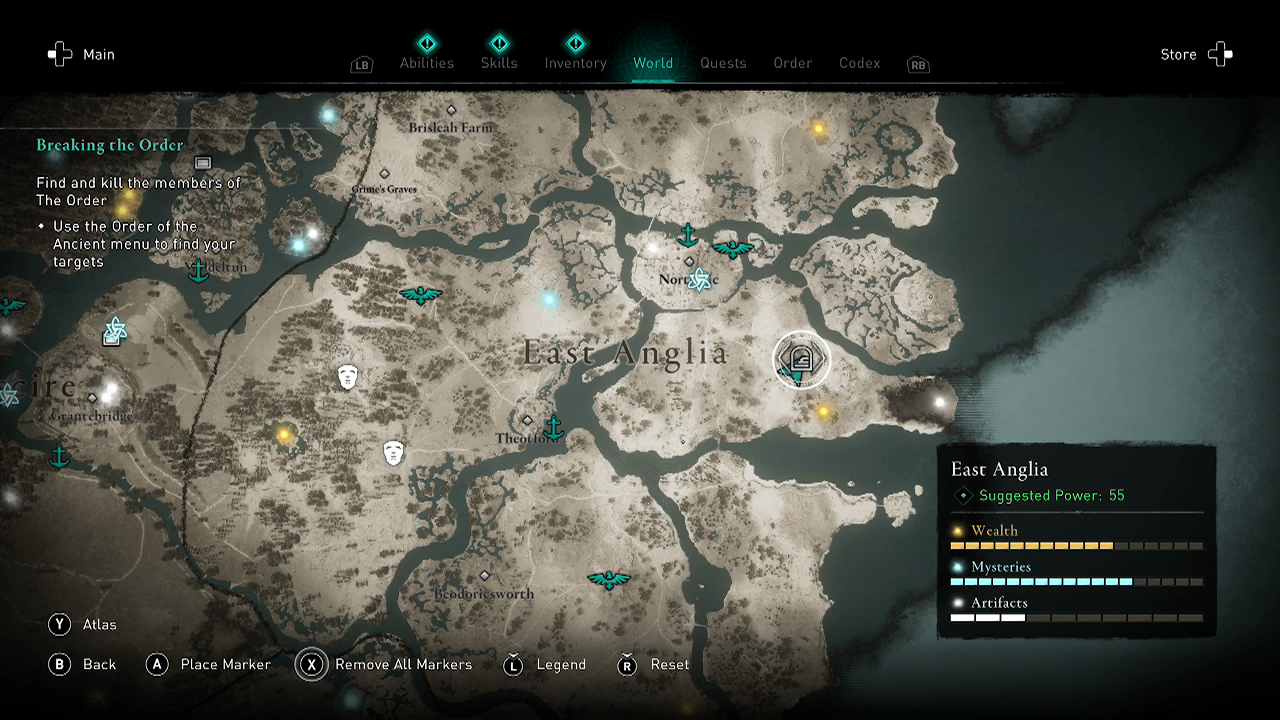Screen dimensions: 1280x720
Task: Click the Theotford location diamond marker
Action: pos(528,420)
